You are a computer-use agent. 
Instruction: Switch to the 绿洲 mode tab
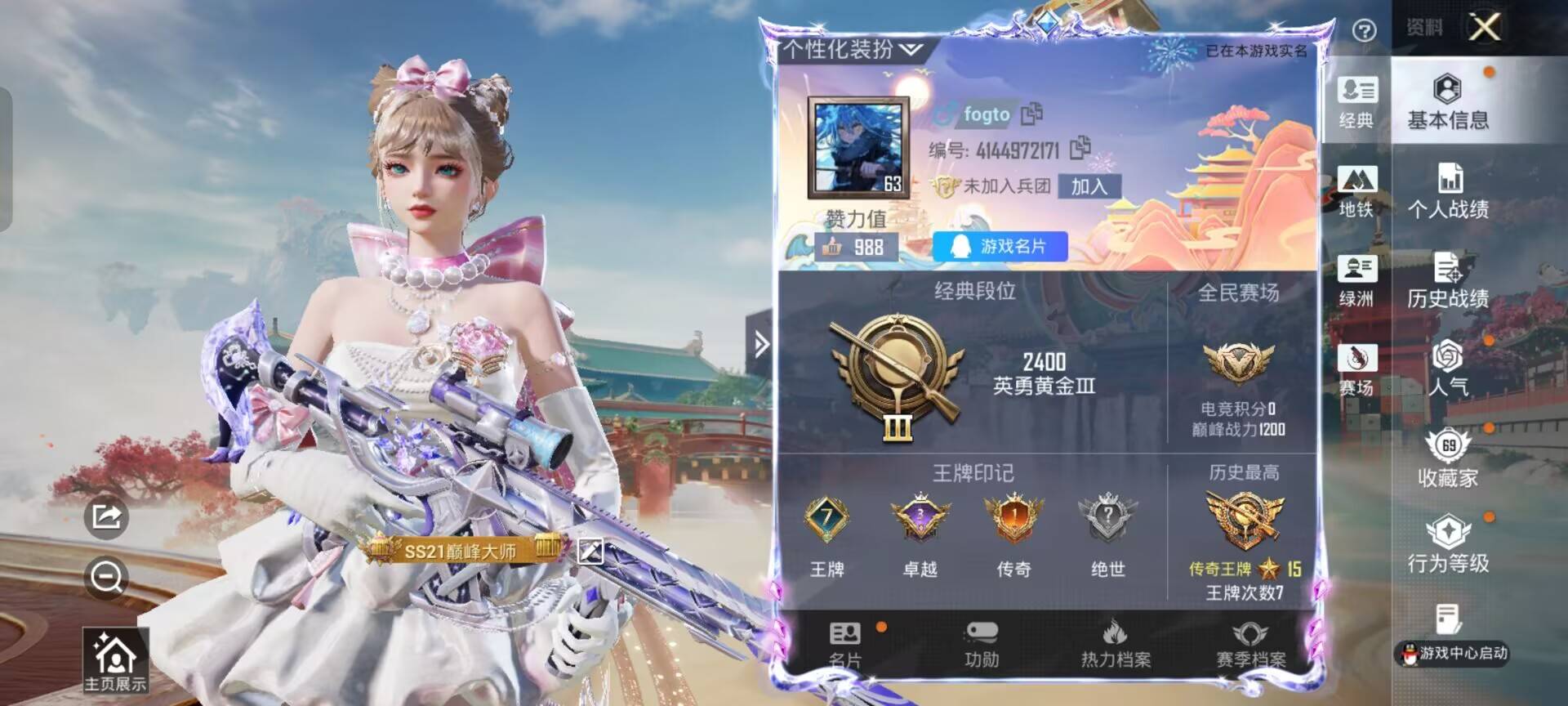1356,281
